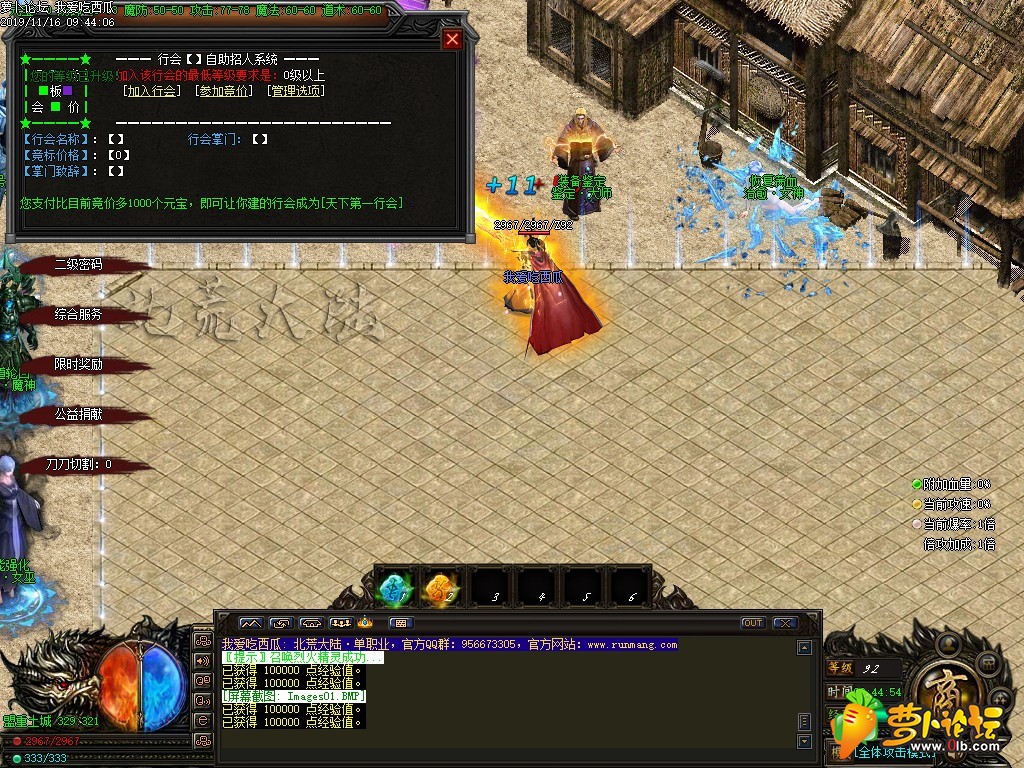The image size is (1024, 768).
Task: Click the 刀刀切割 side menu entry
Action: tap(79, 464)
